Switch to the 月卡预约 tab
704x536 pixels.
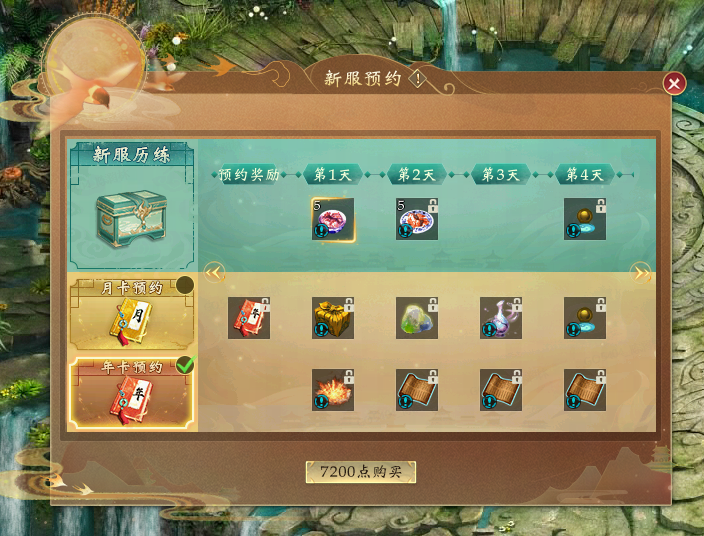[x=132, y=312]
